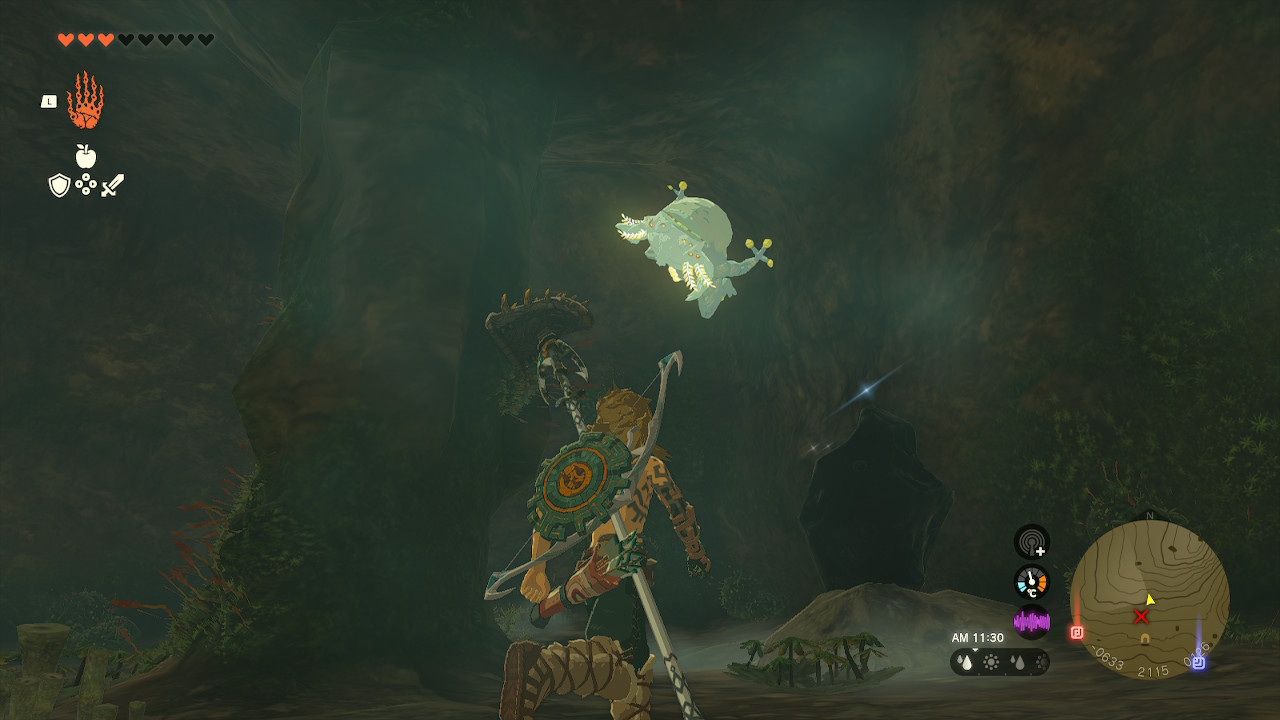Activate the orange hand ability icon
Viewport: 1280px width, 720px height.
[x=85, y=101]
